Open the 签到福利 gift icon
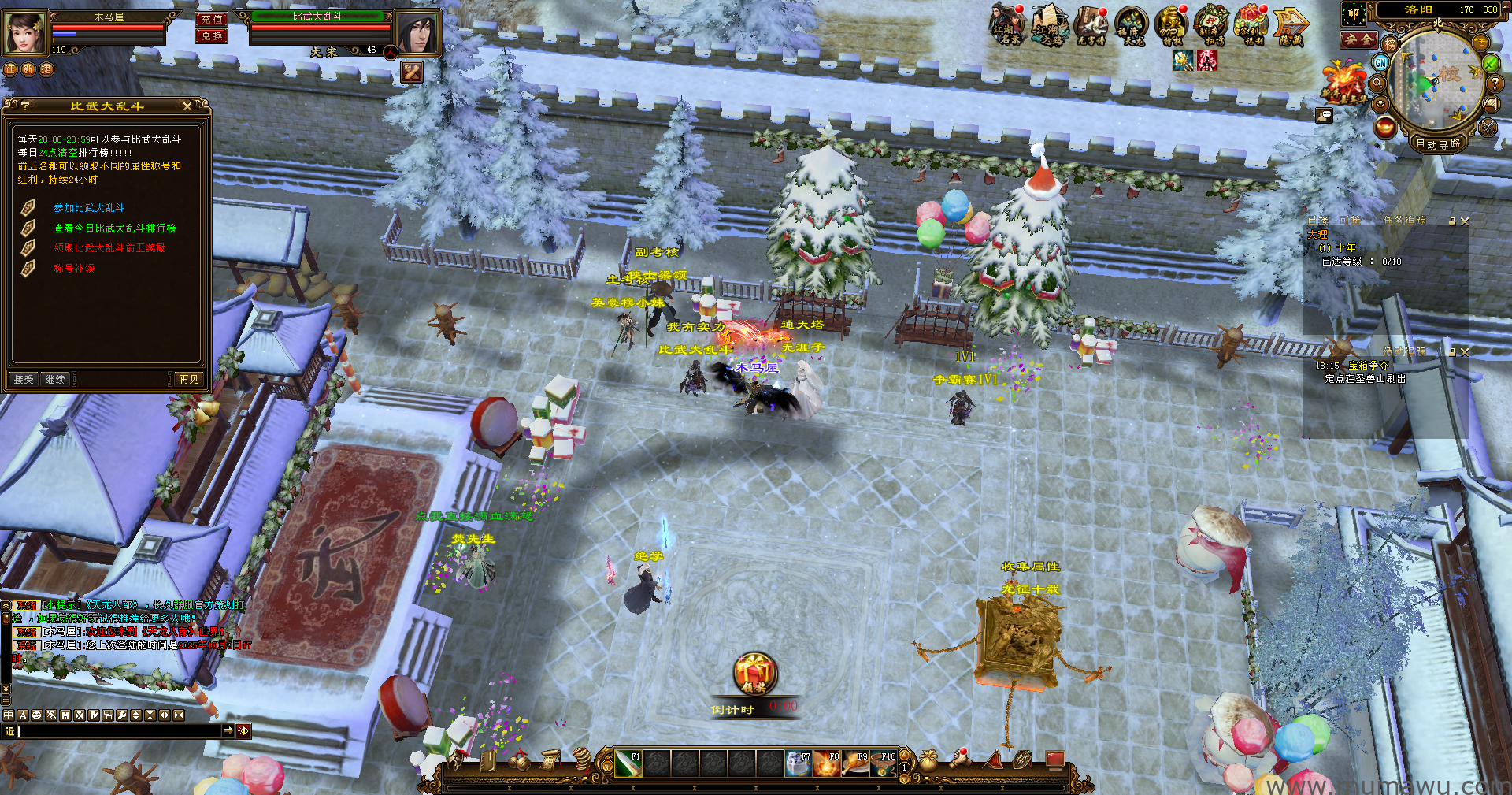 (1250, 25)
